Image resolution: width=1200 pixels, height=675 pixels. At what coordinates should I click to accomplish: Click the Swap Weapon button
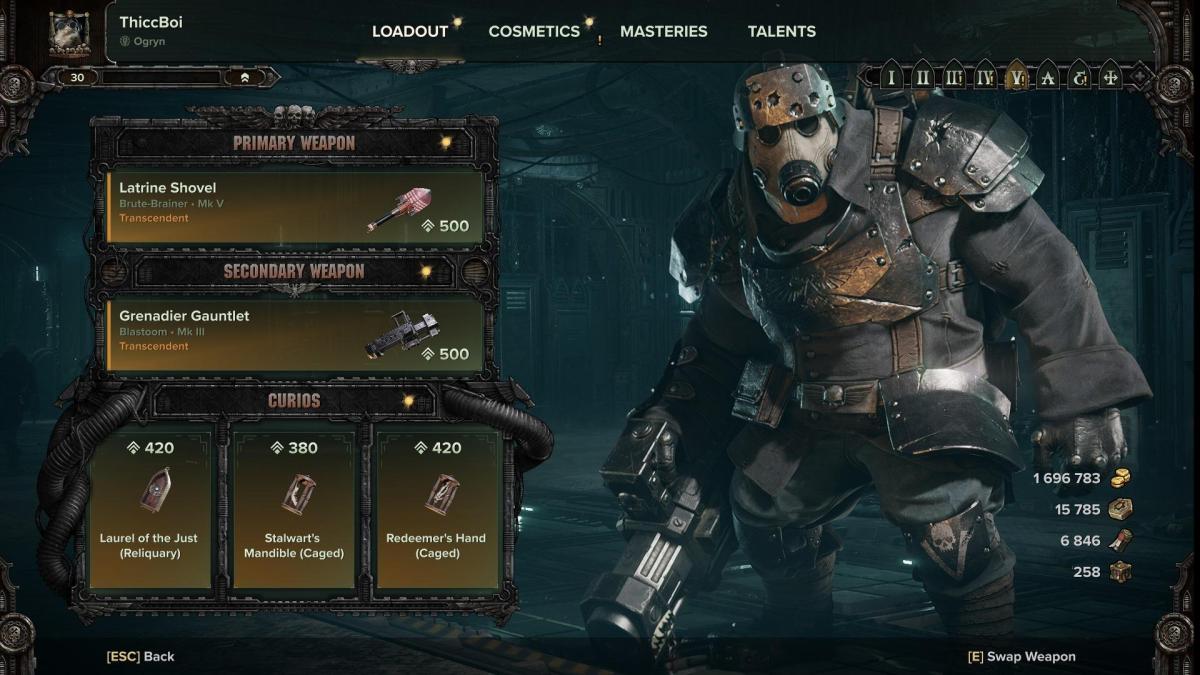coord(1022,656)
